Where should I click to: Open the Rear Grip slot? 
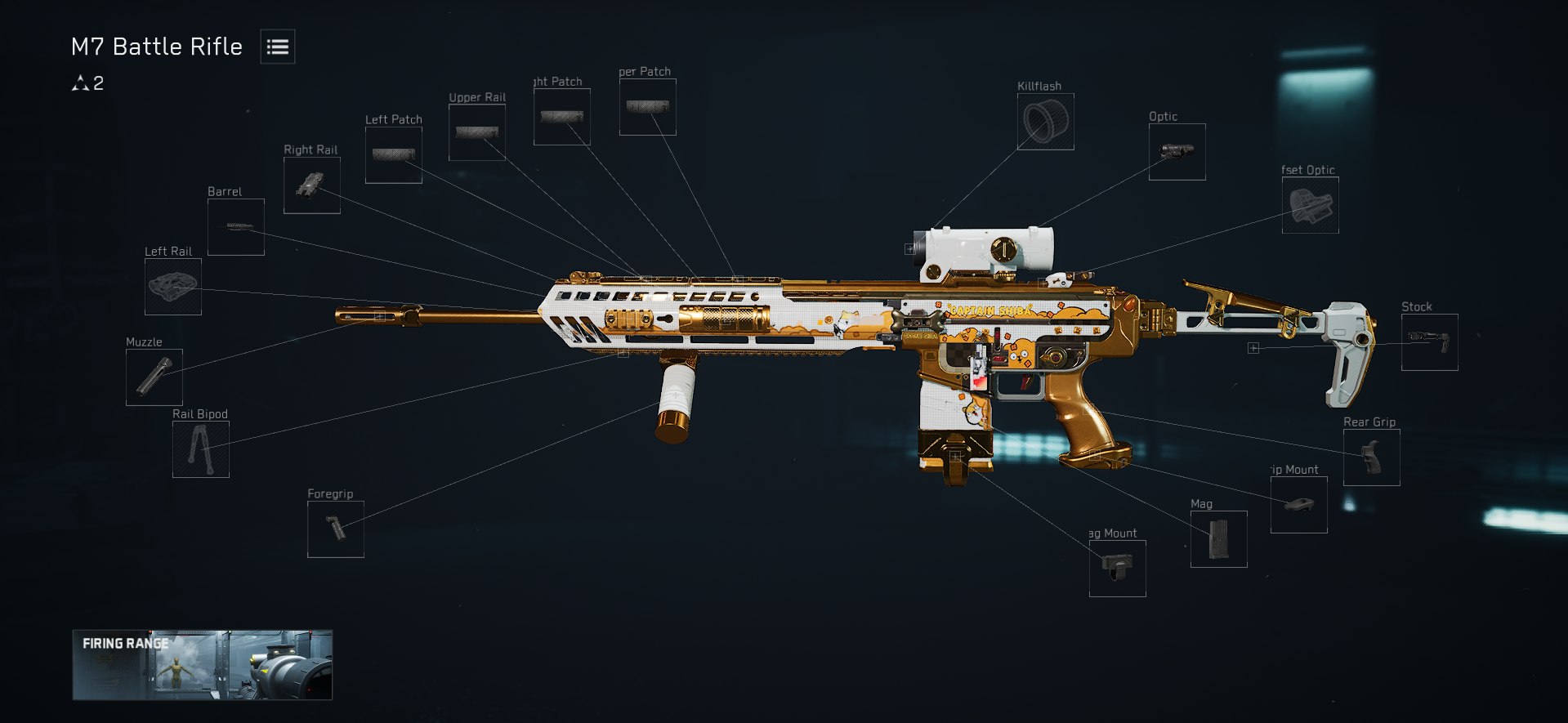click(x=1372, y=457)
